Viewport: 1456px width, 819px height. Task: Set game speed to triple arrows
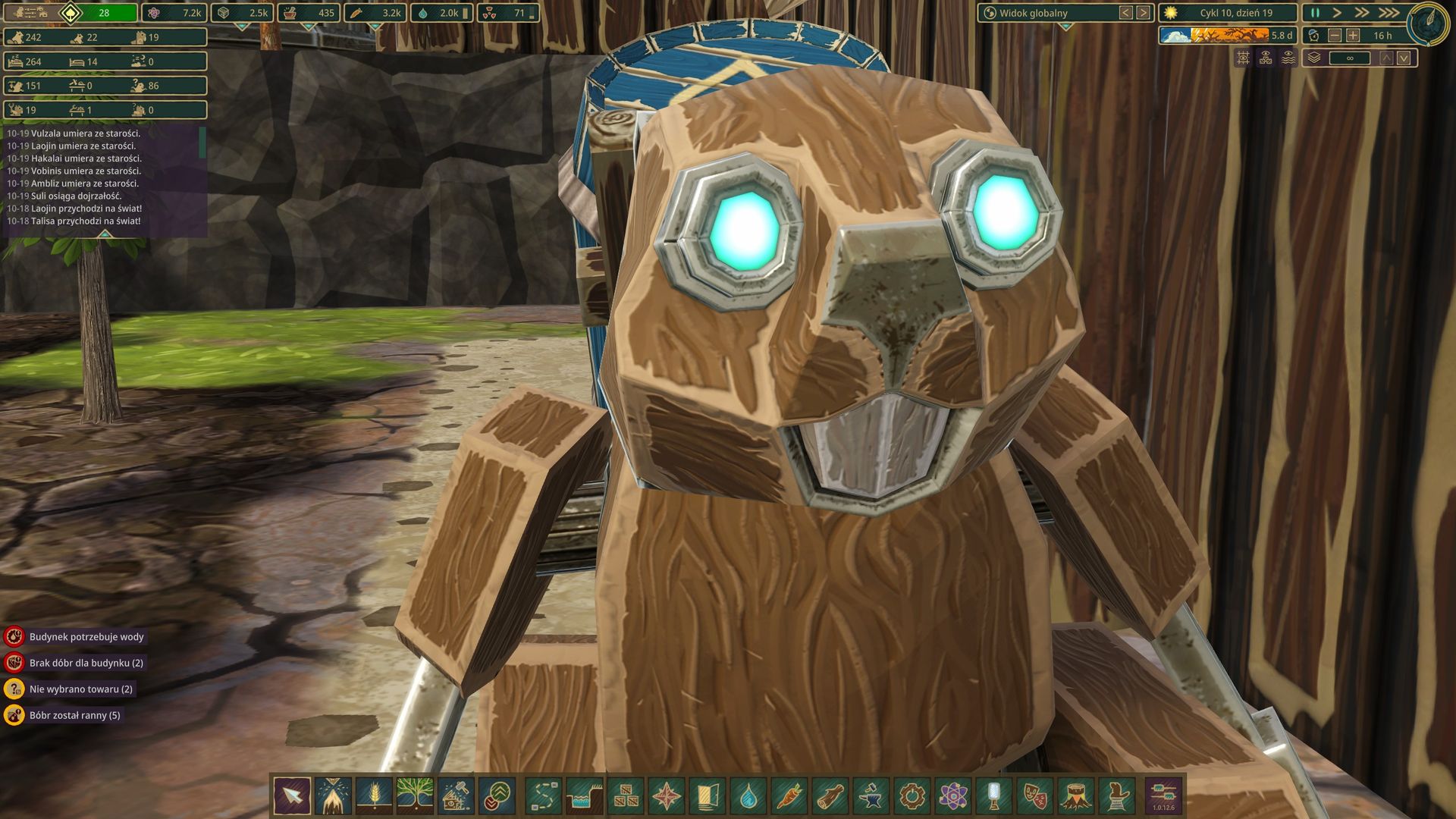coord(1388,13)
